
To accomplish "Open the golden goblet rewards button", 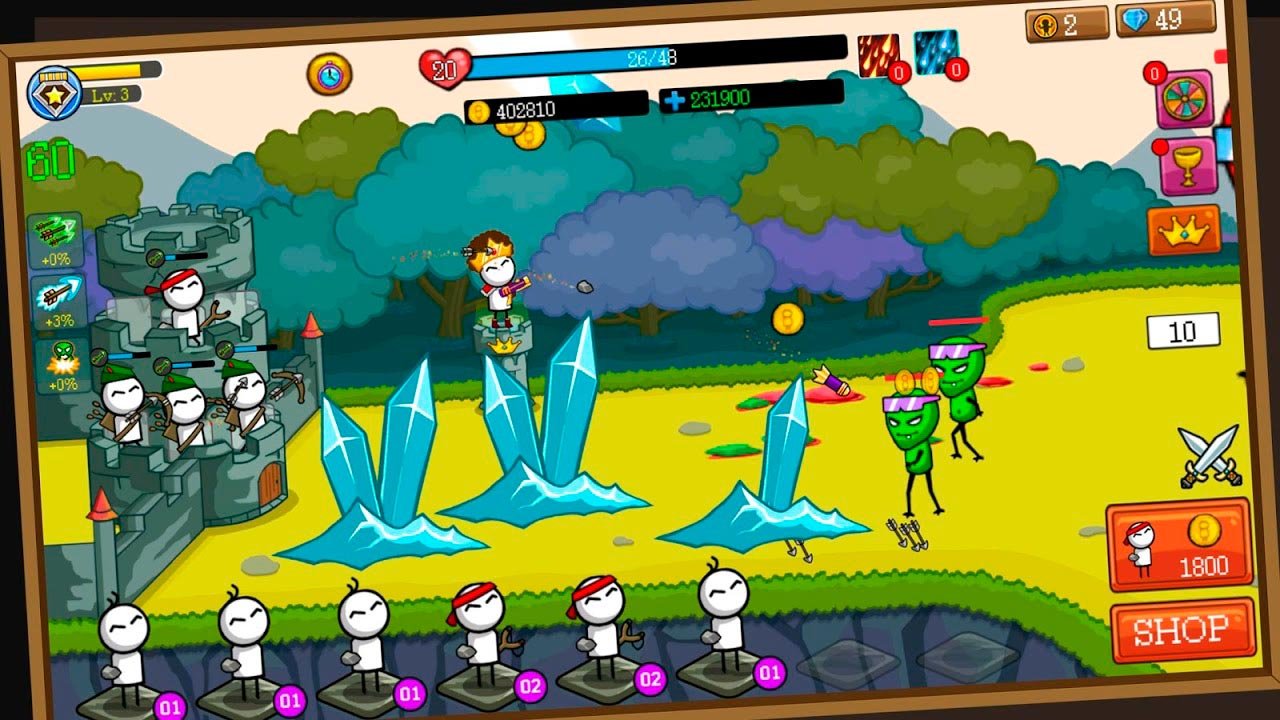I will click(1187, 167).
